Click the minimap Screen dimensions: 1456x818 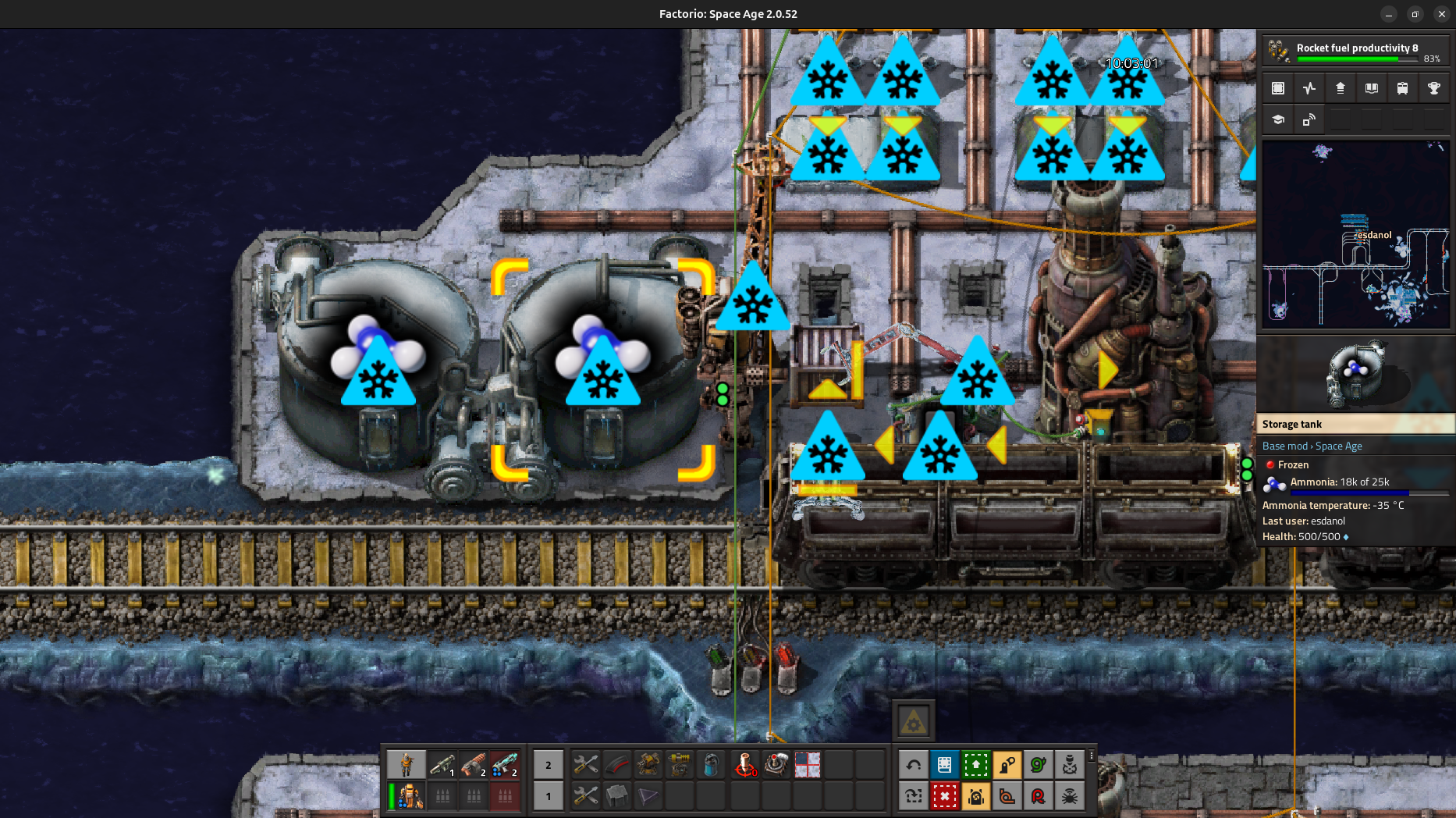(x=1355, y=233)
